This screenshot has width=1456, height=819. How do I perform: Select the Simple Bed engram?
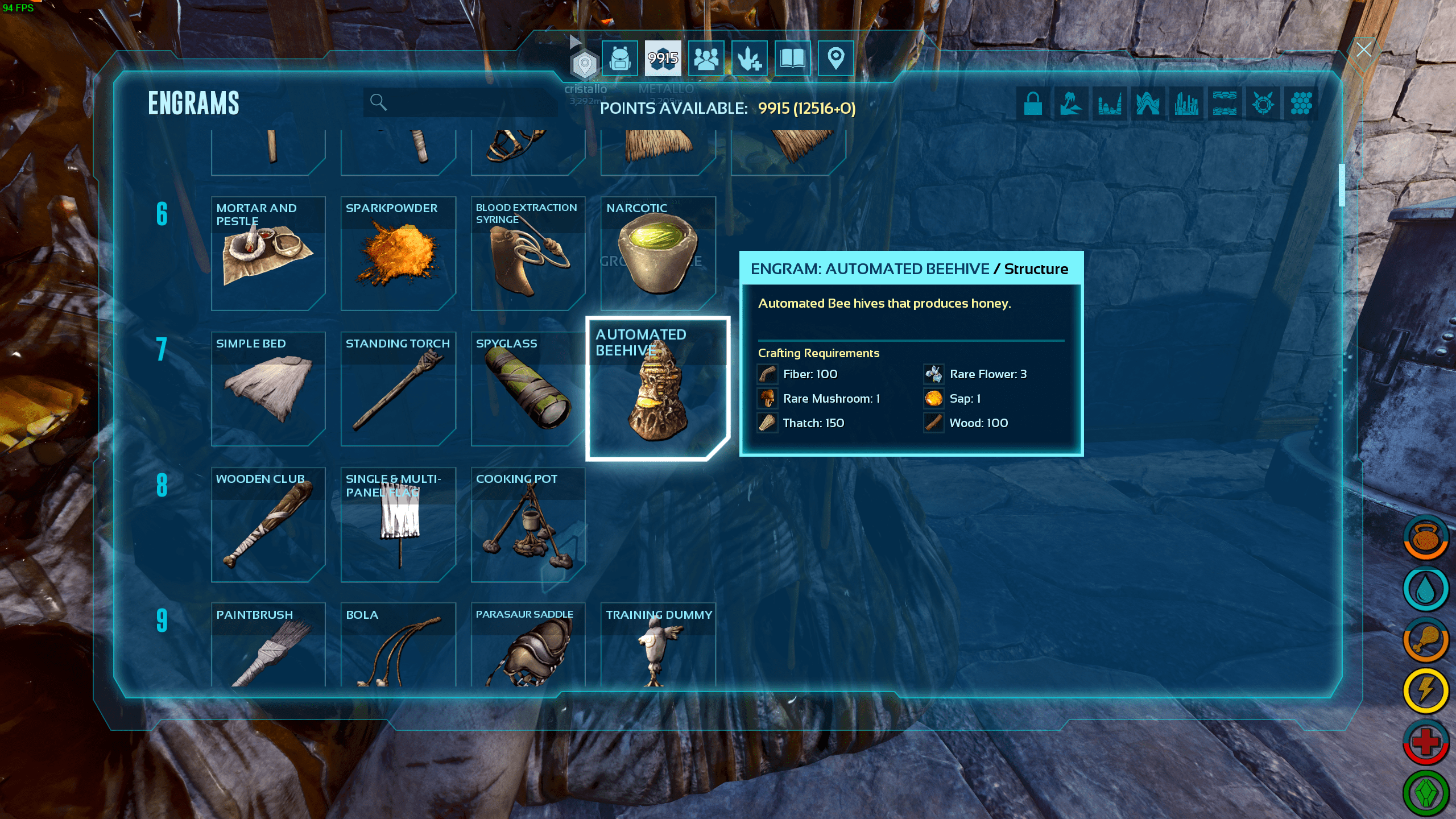[268, 389]
